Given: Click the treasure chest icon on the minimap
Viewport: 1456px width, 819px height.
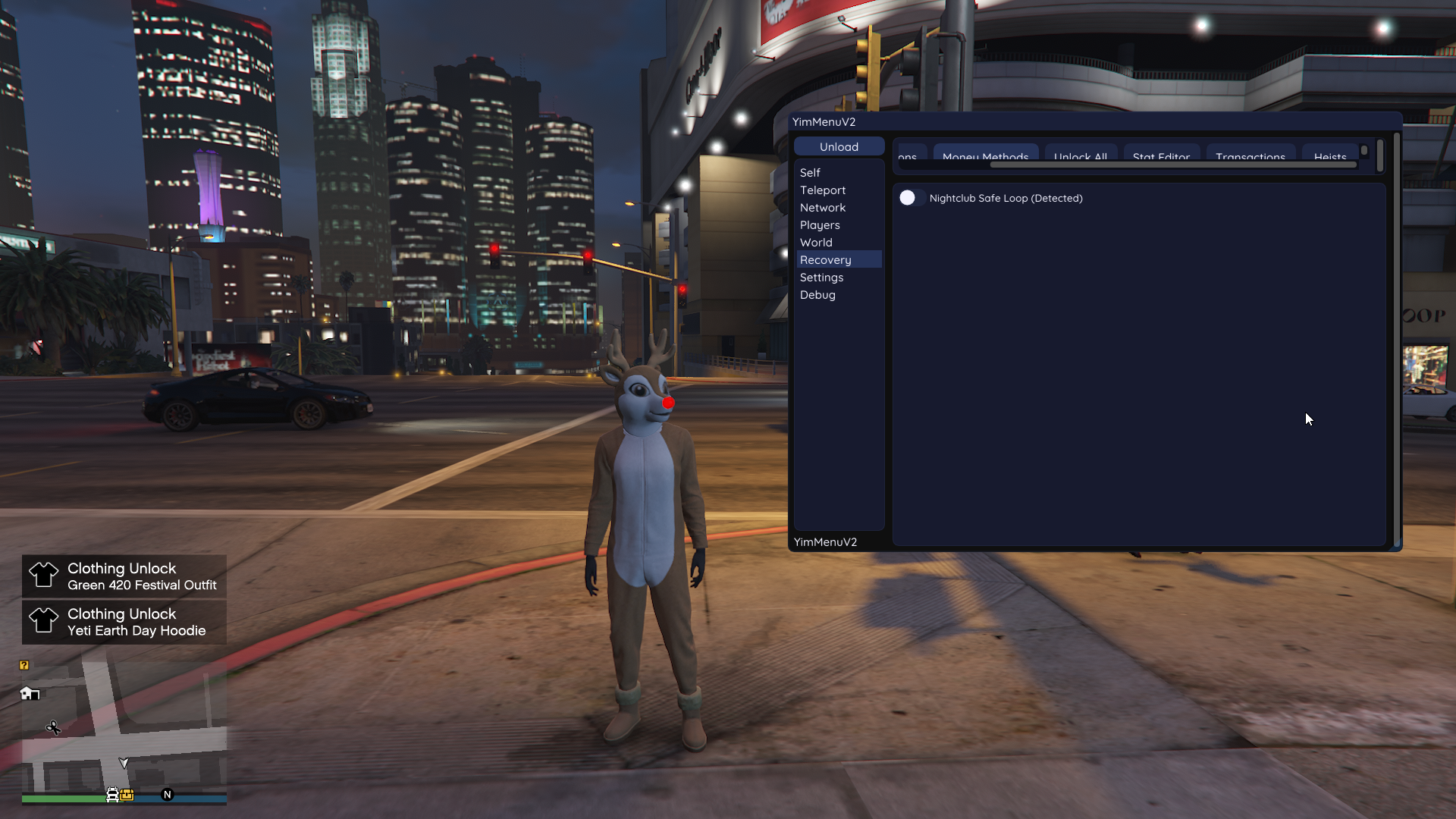Looking at the screenshot, I should click(127, 795).
